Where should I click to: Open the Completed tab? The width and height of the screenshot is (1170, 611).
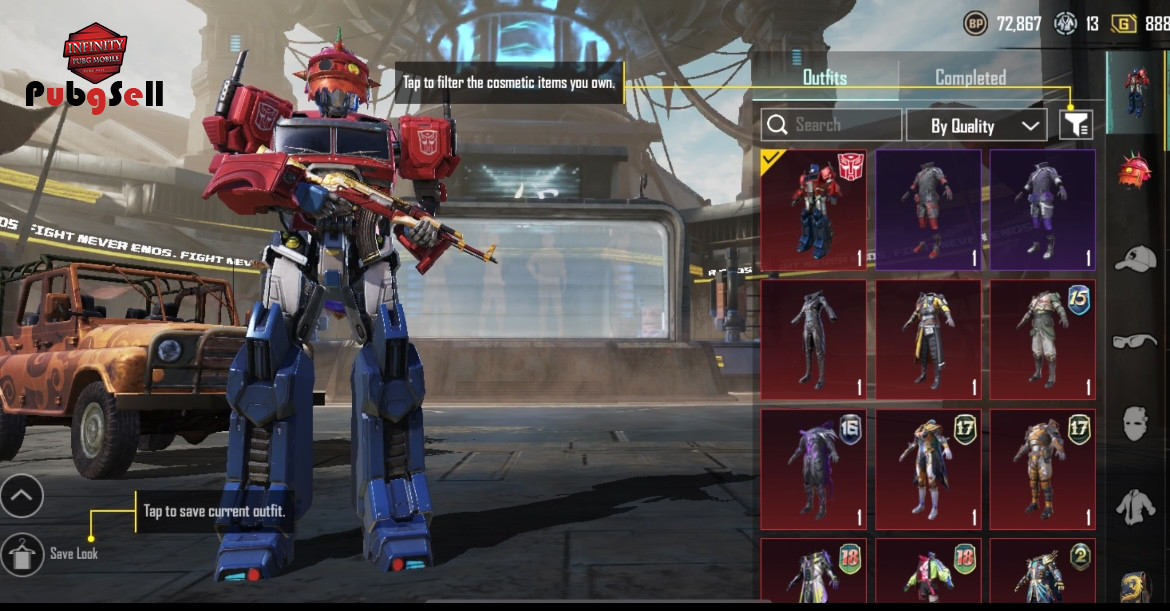pos(970,78)
